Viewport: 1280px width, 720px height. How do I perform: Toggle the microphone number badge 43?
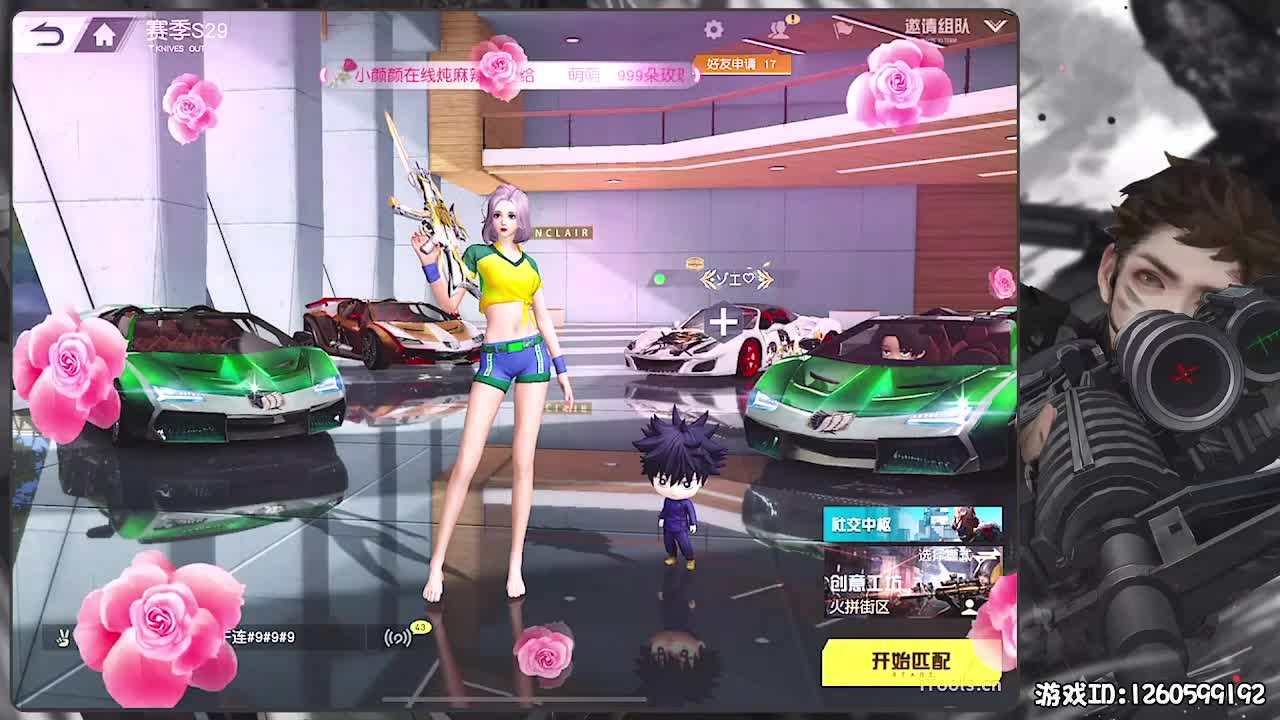[x=420, y=627]
